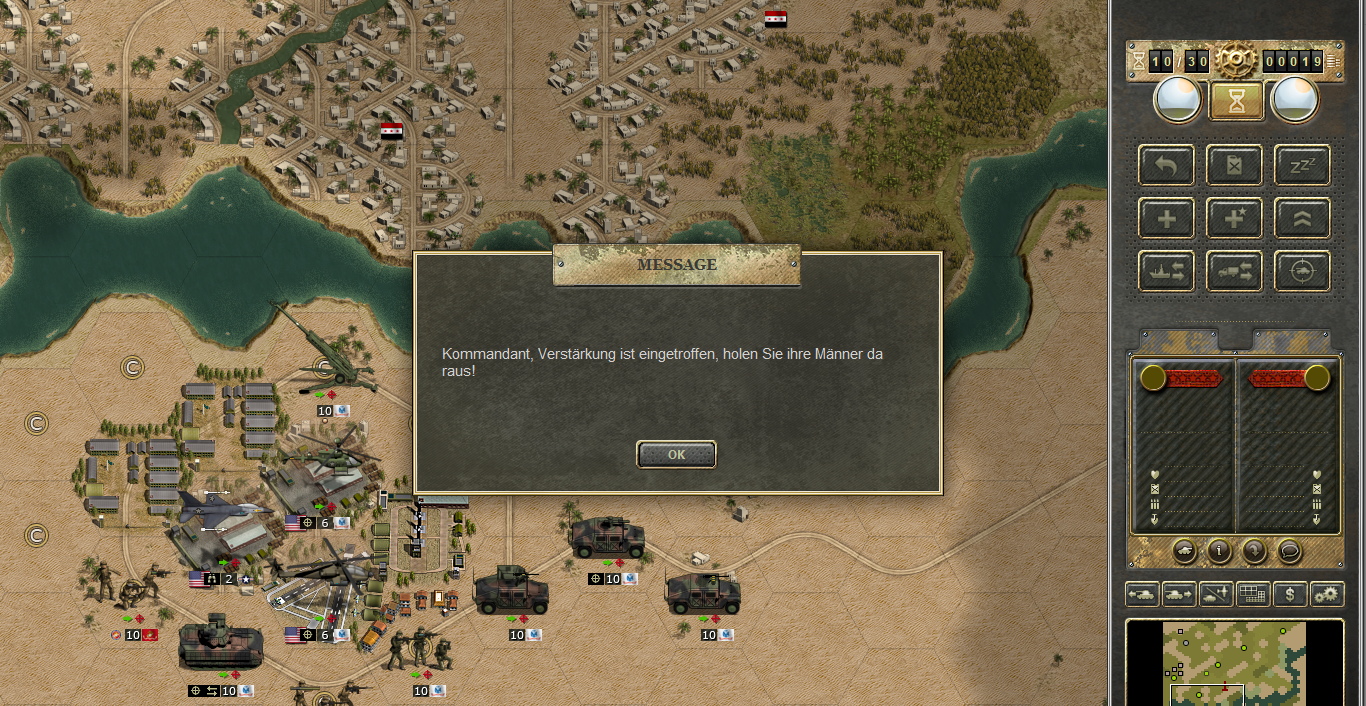The image size is (1366, 706).
Task: End turn with the hourglass button
Action: [1236, 101]
